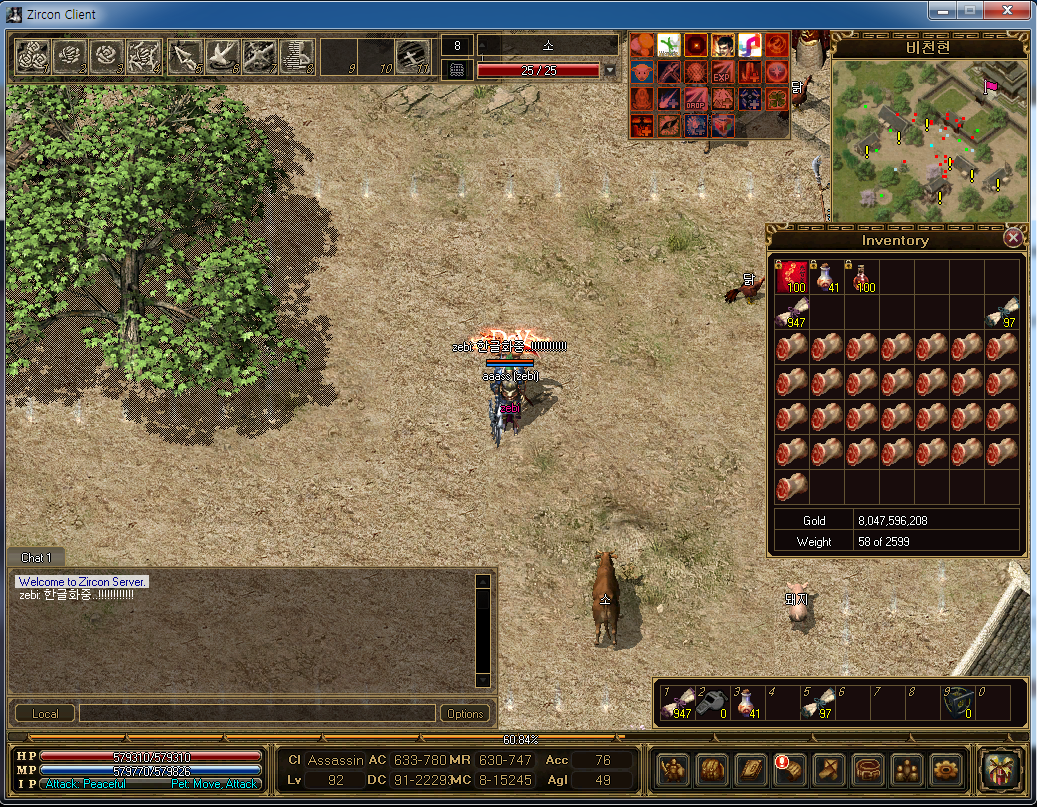Open the 비천현 minimap
Screen dimensions: 1037x807
pos(928,140)
